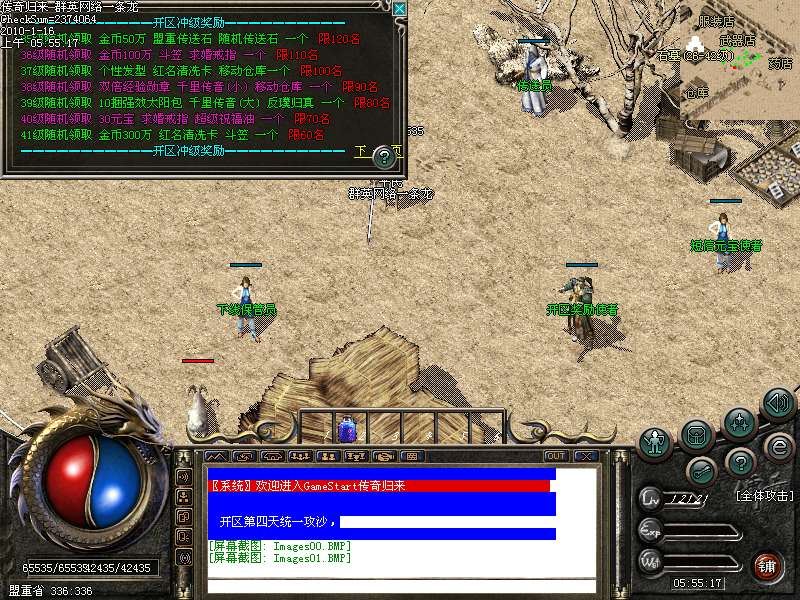This screenshot has height=600, width=800.
Task: Switch the attack mode label 全体攻击
Action: (764, 495)
